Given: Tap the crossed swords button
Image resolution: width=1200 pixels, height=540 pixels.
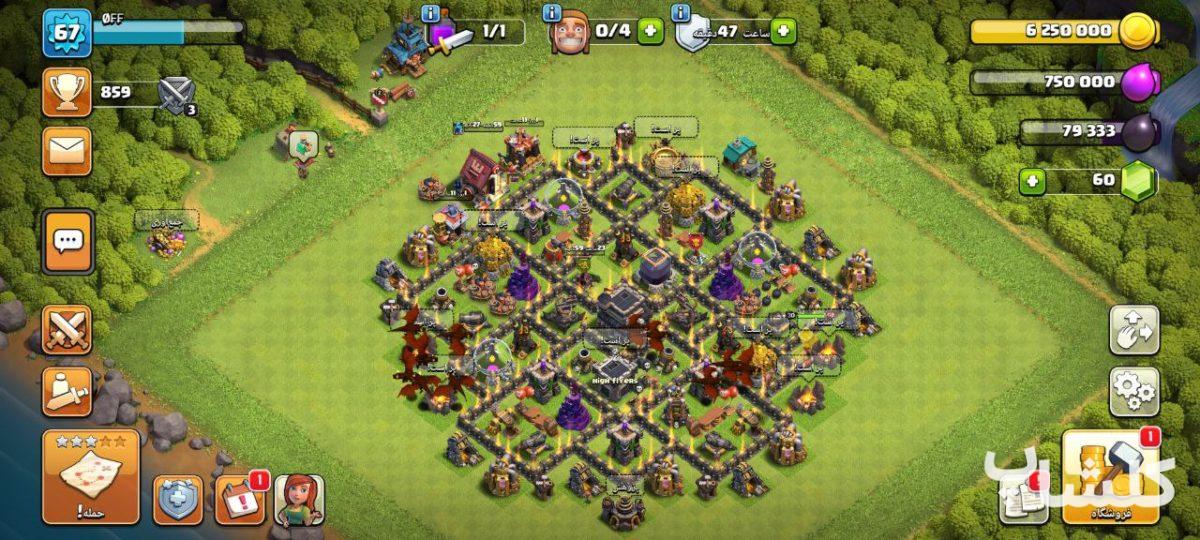Looking at the screenshot, I should (x=67, y=330).
